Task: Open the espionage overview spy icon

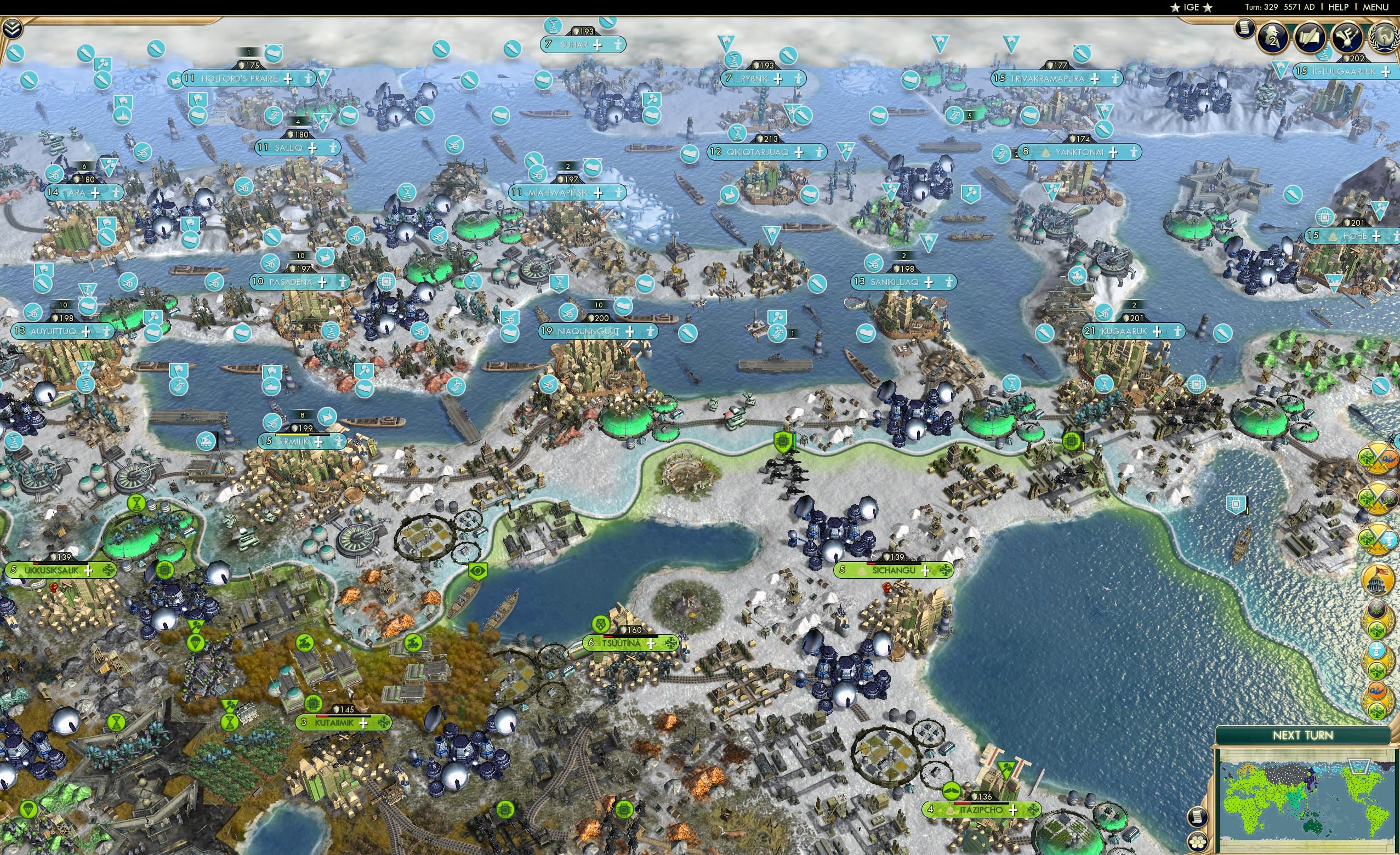Action: pos(1273,36)
